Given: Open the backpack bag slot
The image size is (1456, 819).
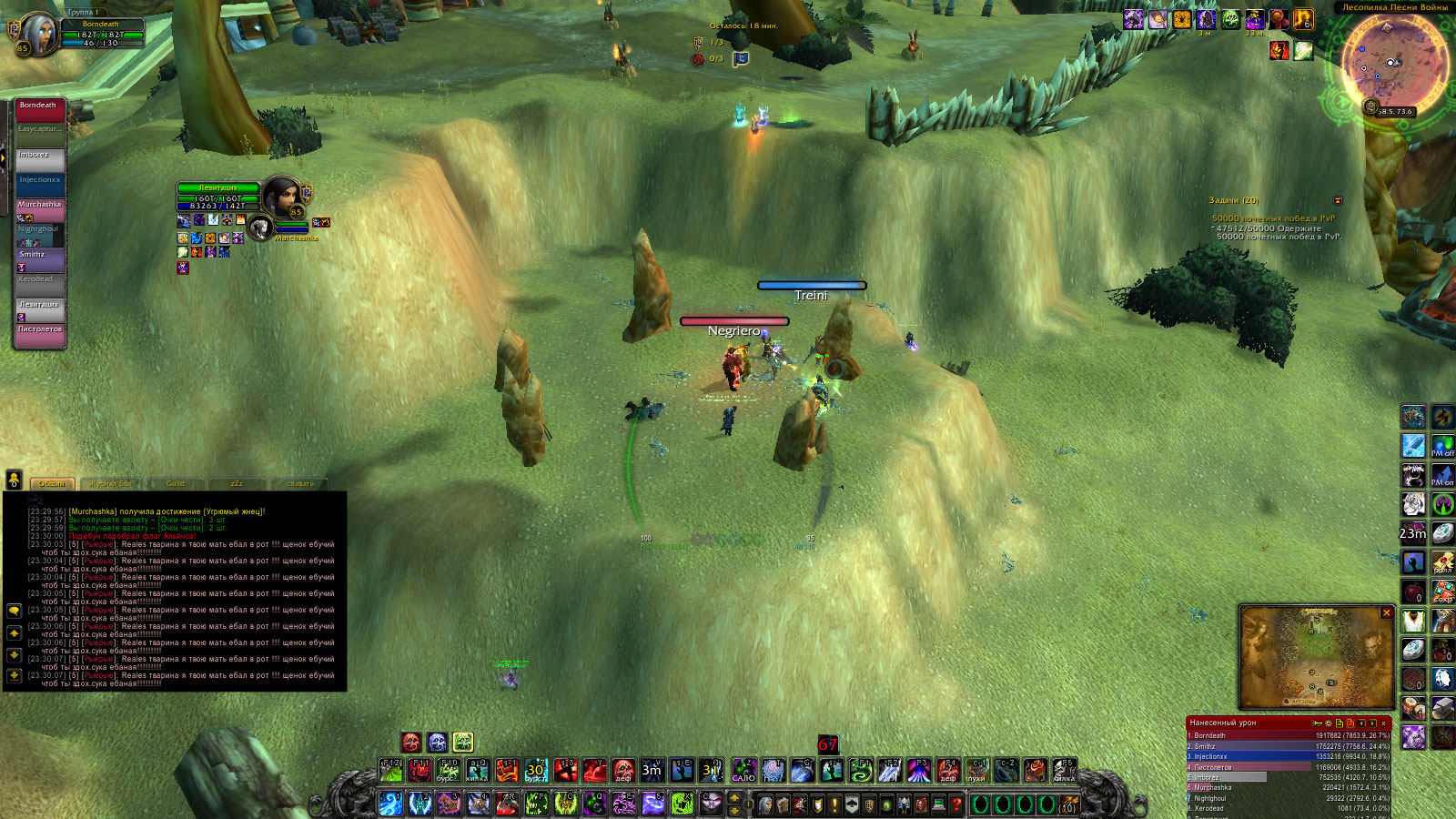Looking at the screenshot, I should tap(1067, 805).
